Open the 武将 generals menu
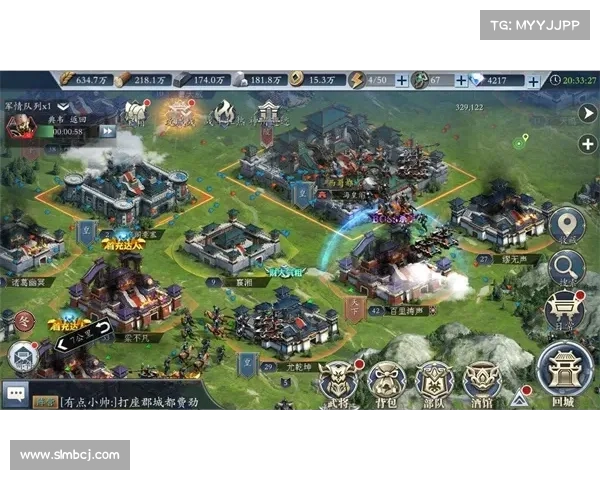Image resolution: width=600 pixels, height=480 pixels. pos(339,379)
